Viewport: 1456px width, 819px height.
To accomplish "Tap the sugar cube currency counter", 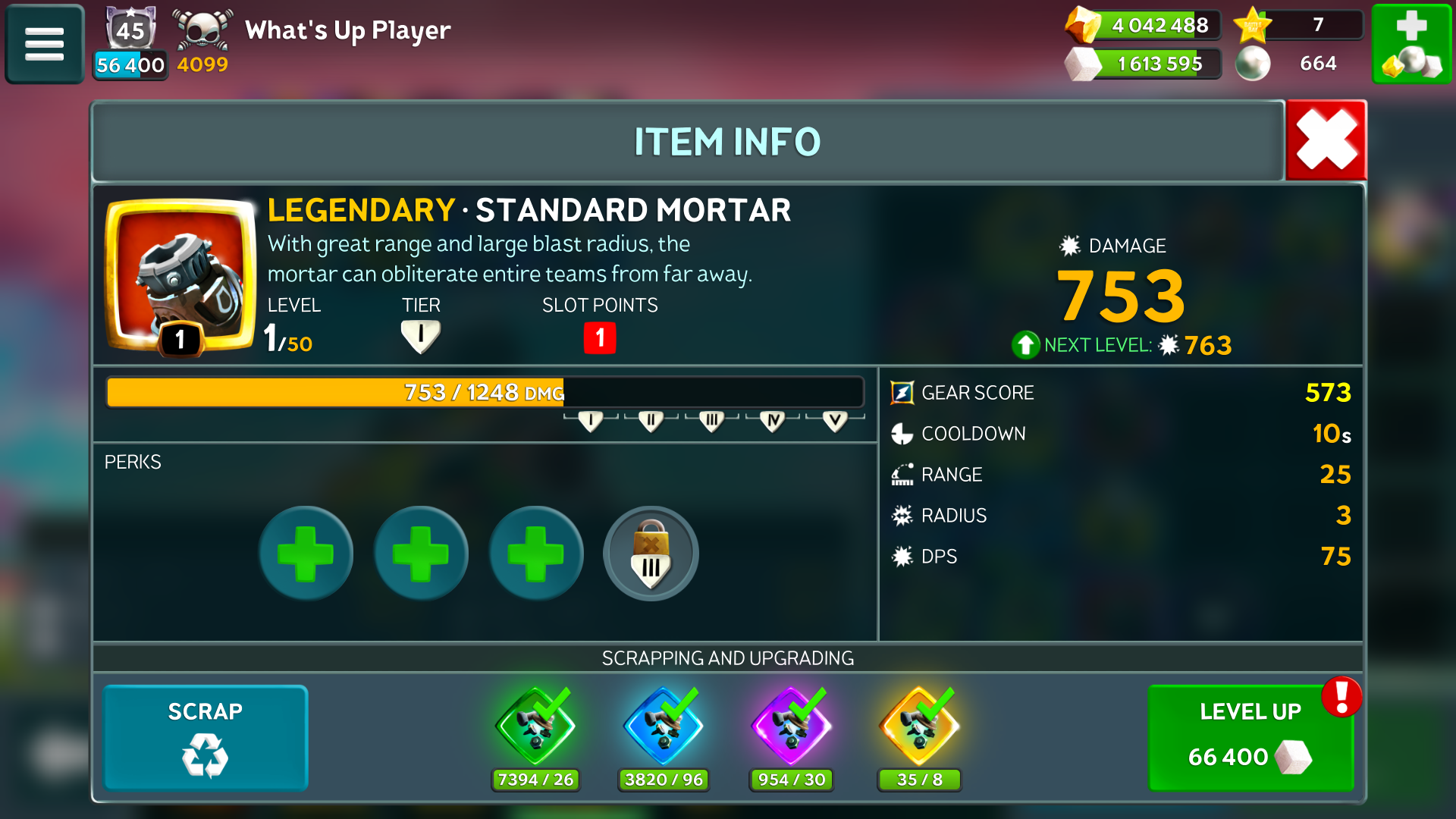I will (1144, 64).
